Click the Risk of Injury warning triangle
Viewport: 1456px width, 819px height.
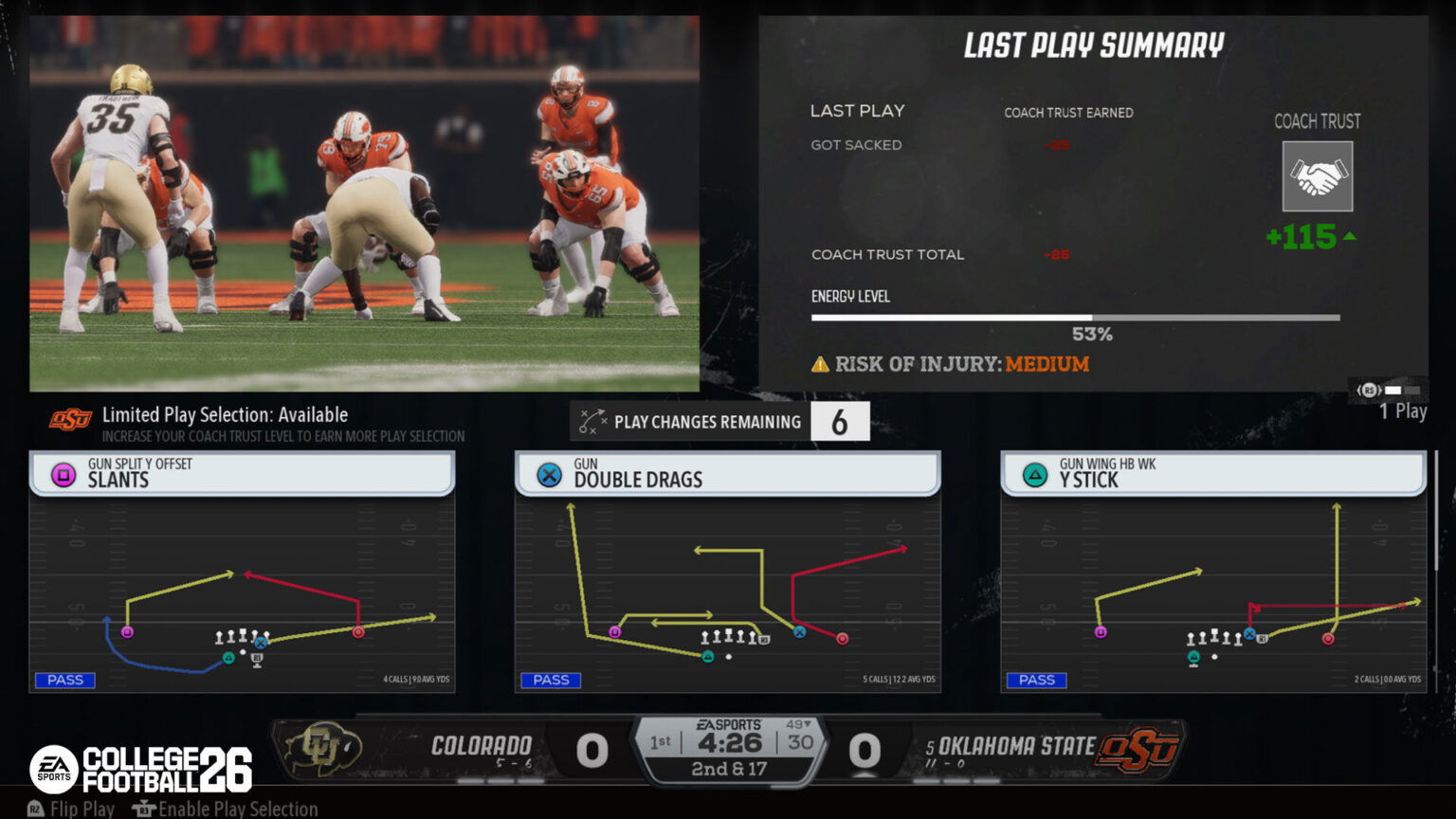point(819,363)
